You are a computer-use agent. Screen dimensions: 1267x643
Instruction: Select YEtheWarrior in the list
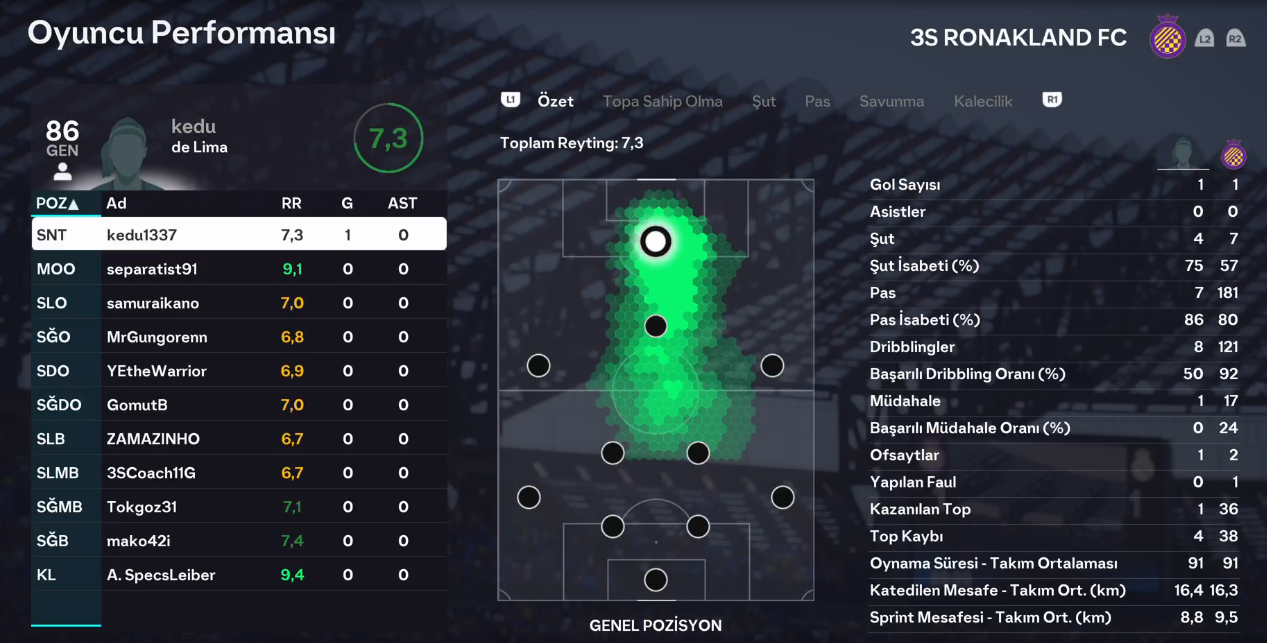(239, 371)
